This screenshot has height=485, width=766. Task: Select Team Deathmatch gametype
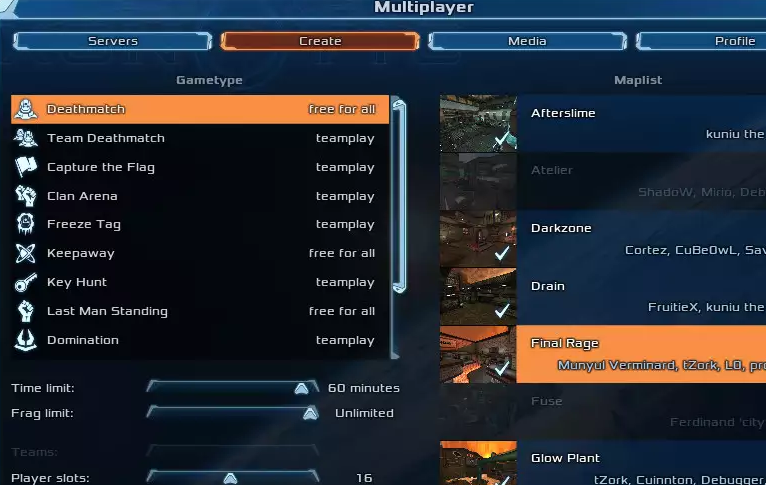[200, 138]
